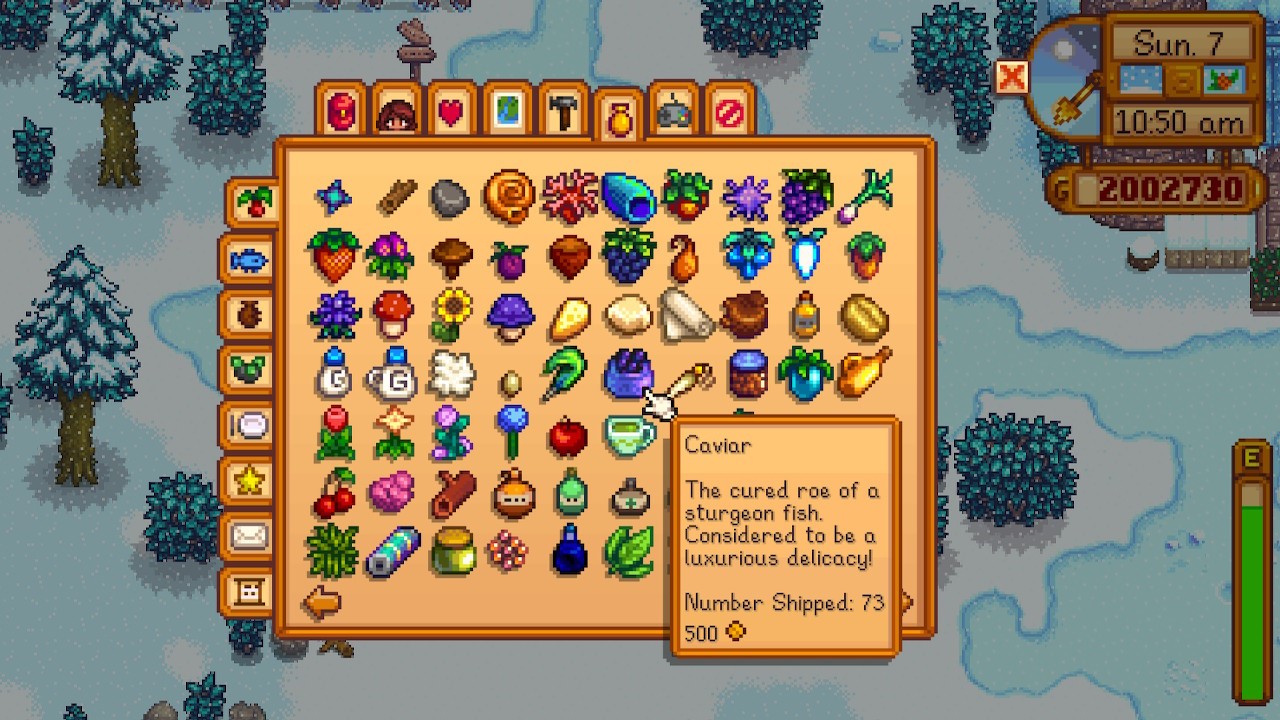Select the Caviar item icon

[630, 375]
